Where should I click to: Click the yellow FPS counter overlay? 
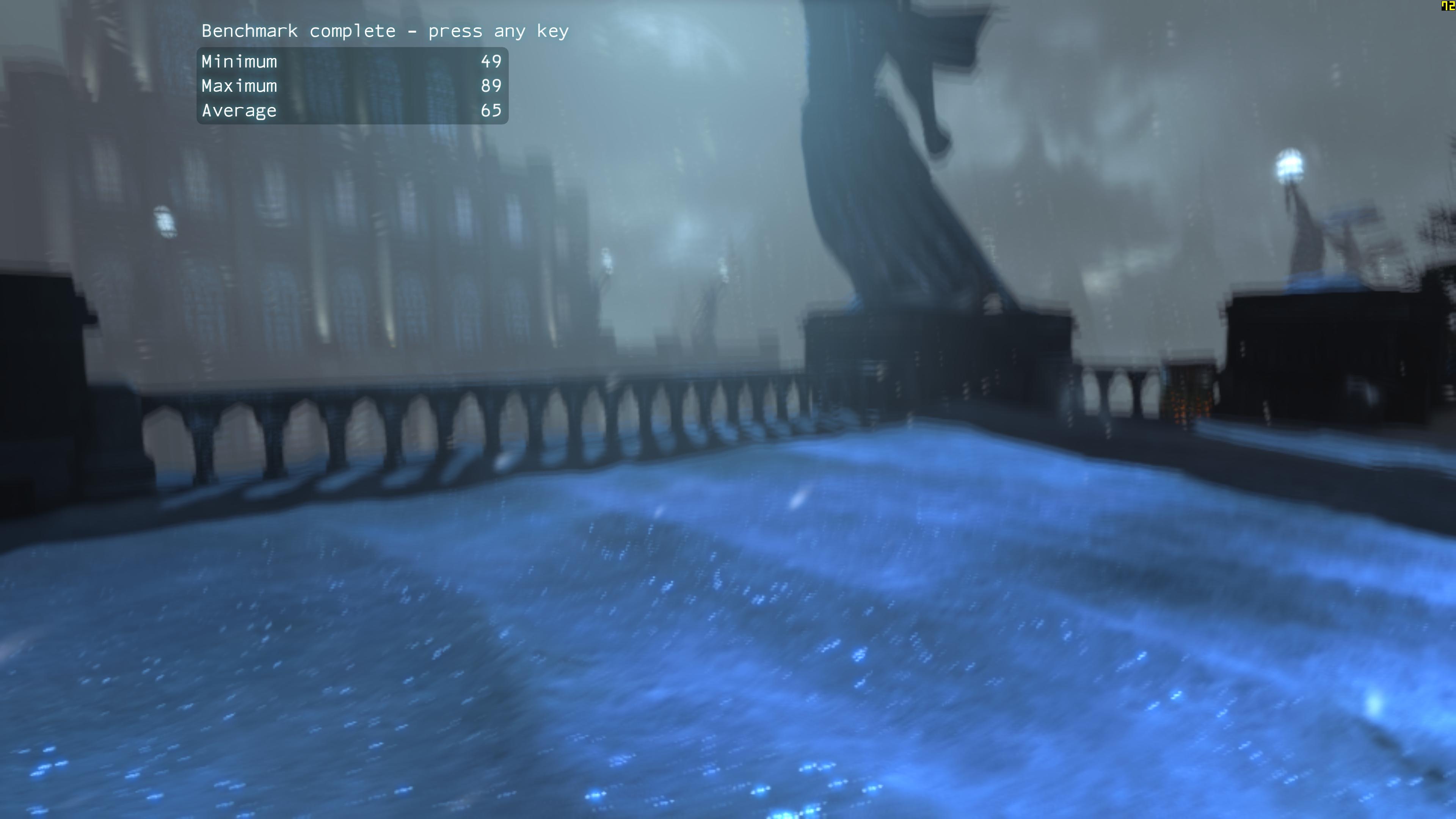pos(1445,6)
